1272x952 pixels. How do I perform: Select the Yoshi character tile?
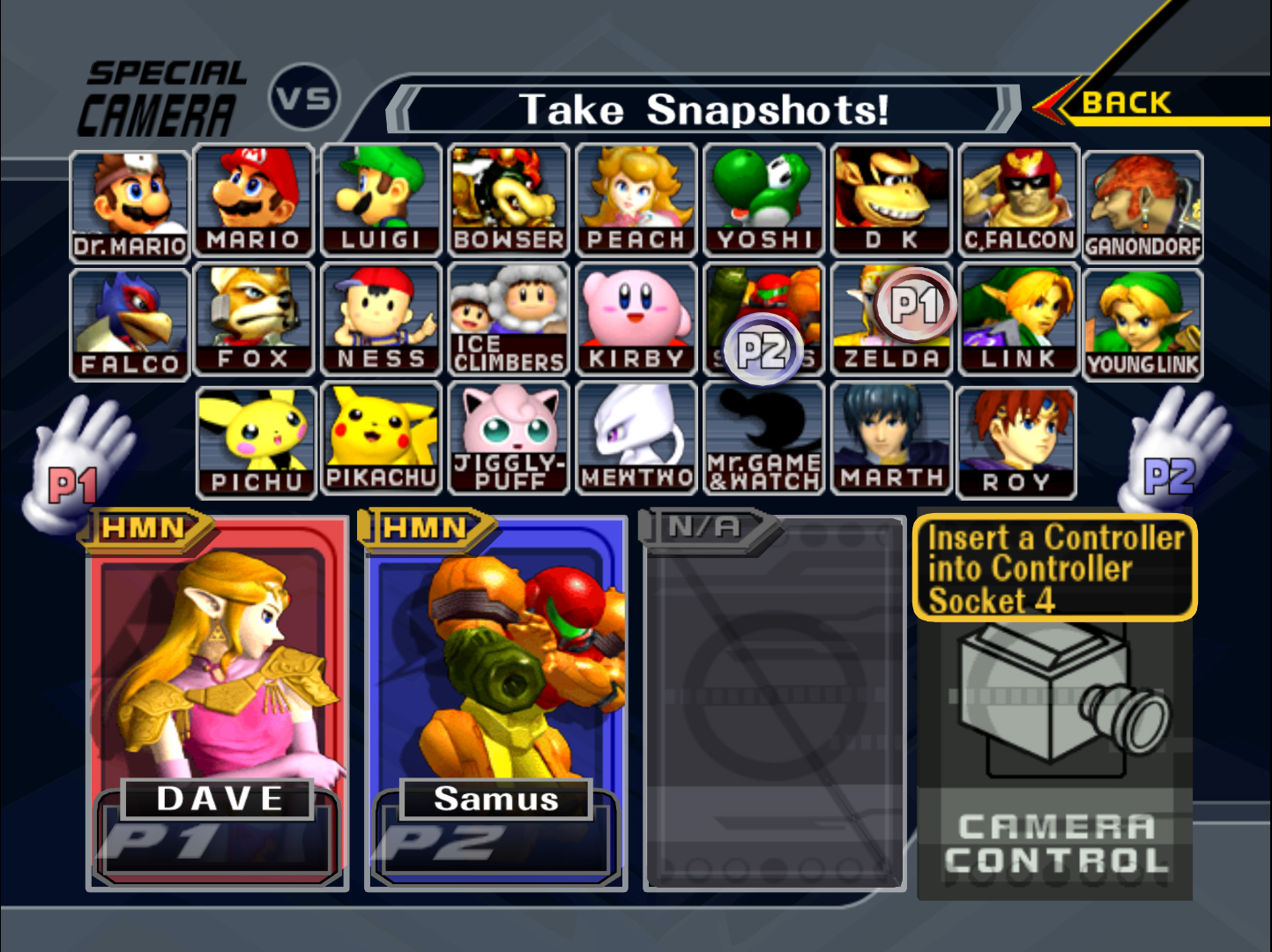[x=763, y=201]
